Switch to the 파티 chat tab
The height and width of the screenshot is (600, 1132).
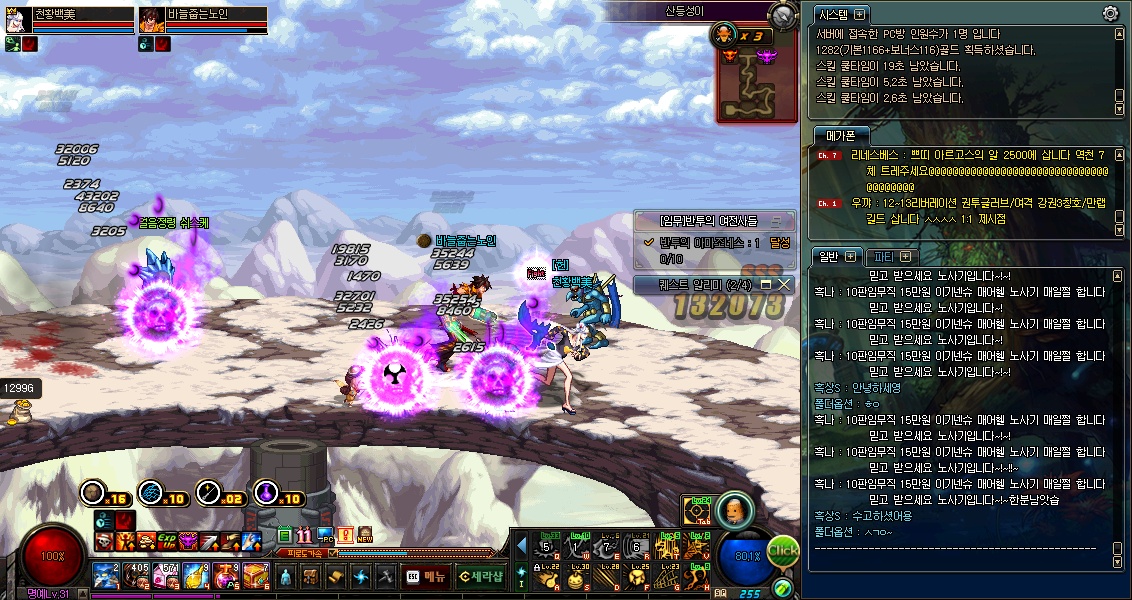[x=888, y=256]
